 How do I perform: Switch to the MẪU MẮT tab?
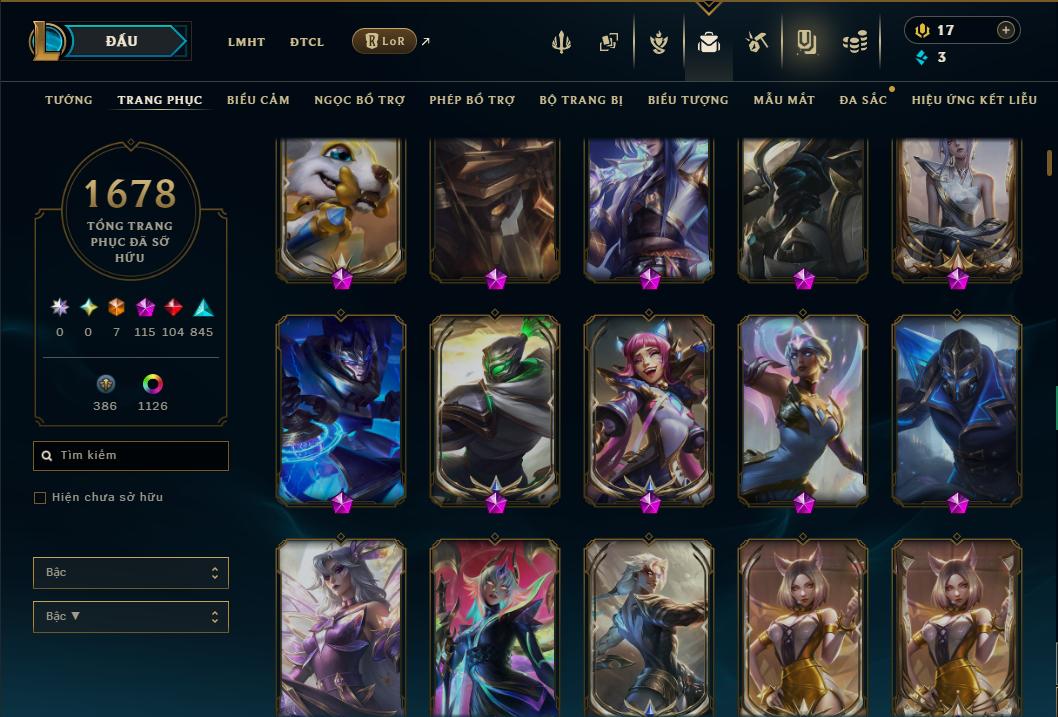(784, 100)
